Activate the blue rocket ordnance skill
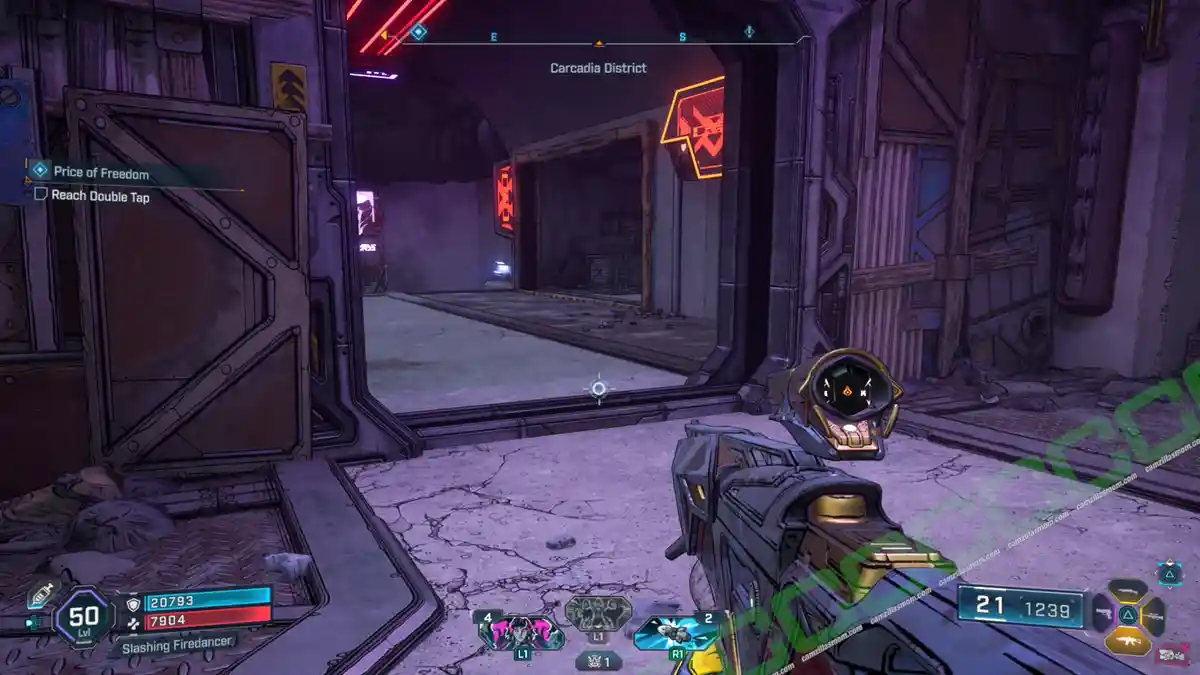This screenshot has height=675, width=1200. [x=676, y=632]
